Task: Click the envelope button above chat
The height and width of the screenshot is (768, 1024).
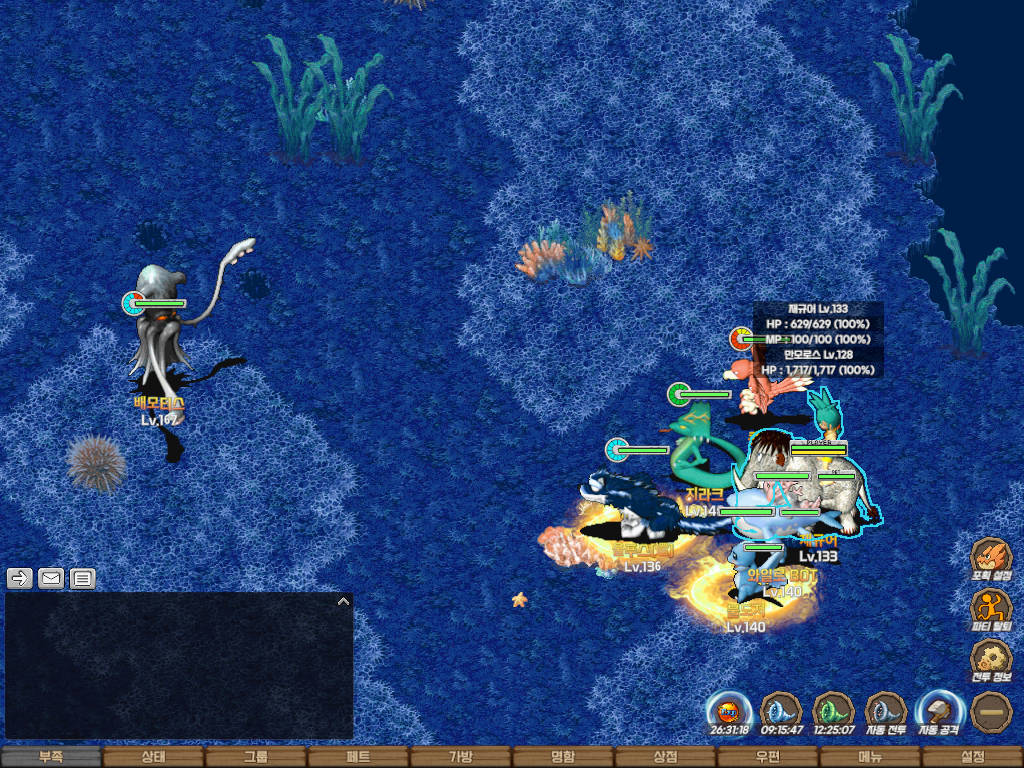Action: point(51,578)
